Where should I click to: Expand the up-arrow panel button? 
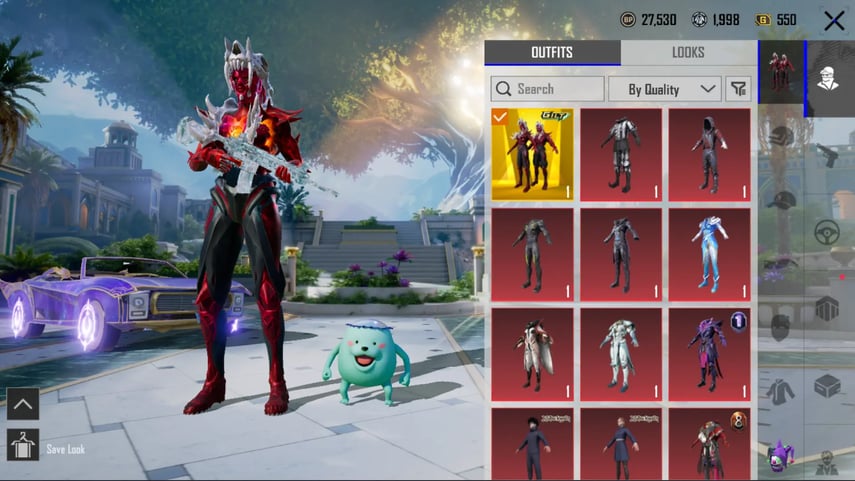[x=22, y=404]
